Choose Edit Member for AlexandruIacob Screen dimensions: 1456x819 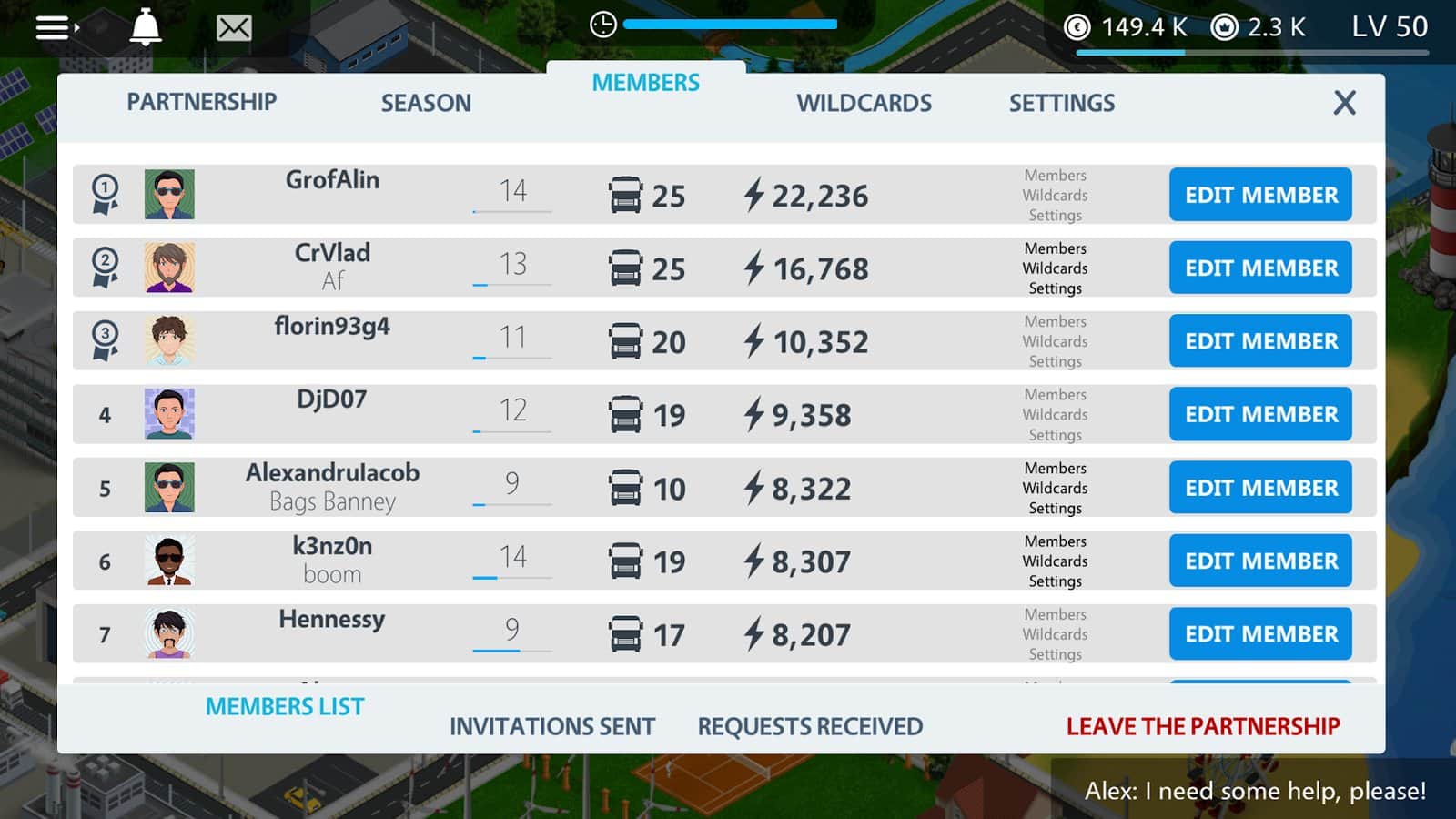click(x=1260, y=488)
